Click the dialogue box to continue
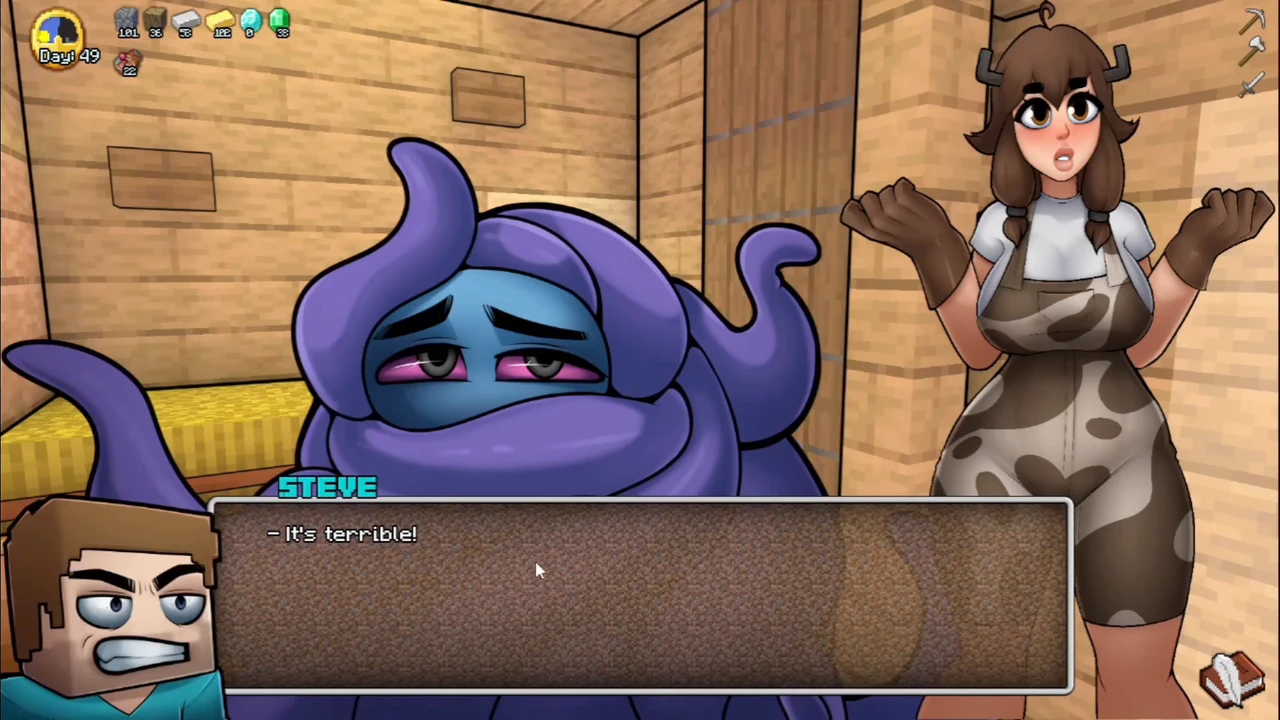 [640, 595]
